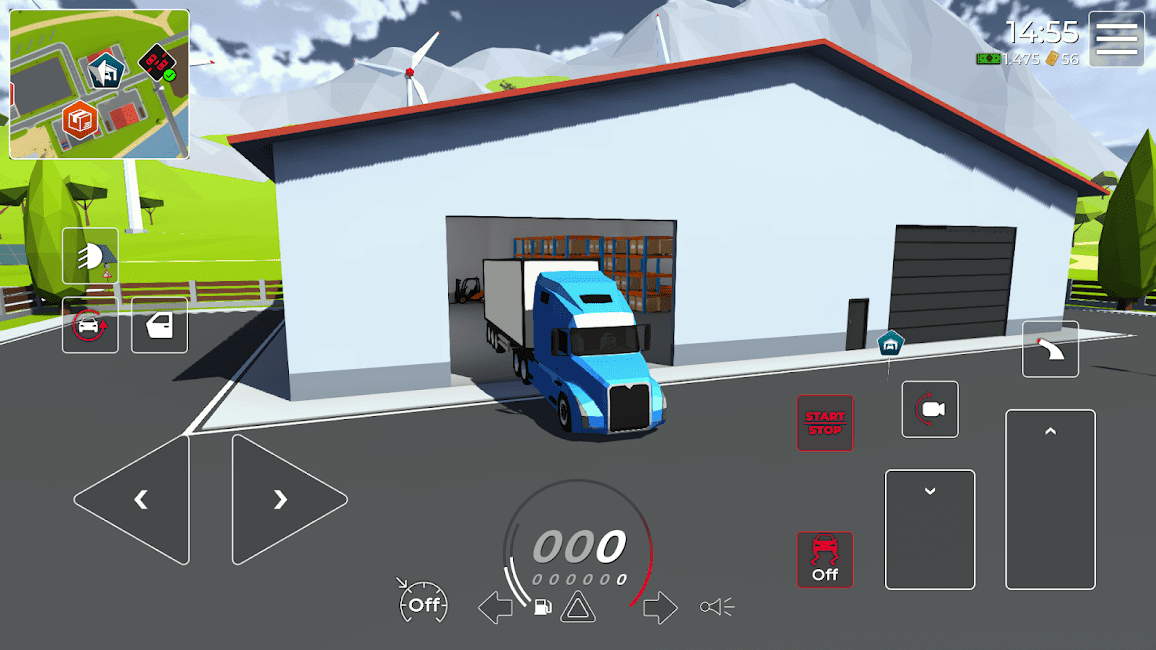
Task: Tap the brake pedal with down chevron
Action: point(930,529)
